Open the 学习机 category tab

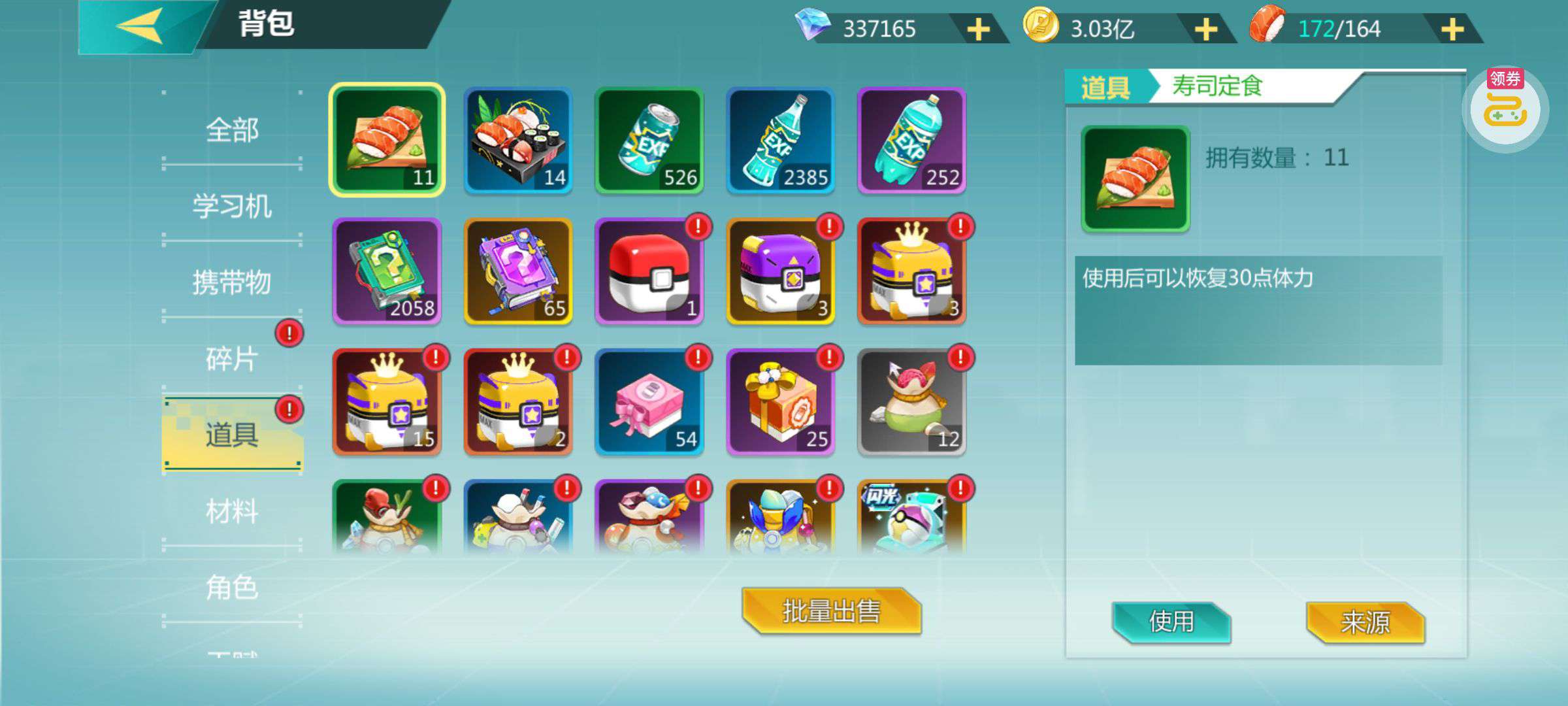(232, 206)
